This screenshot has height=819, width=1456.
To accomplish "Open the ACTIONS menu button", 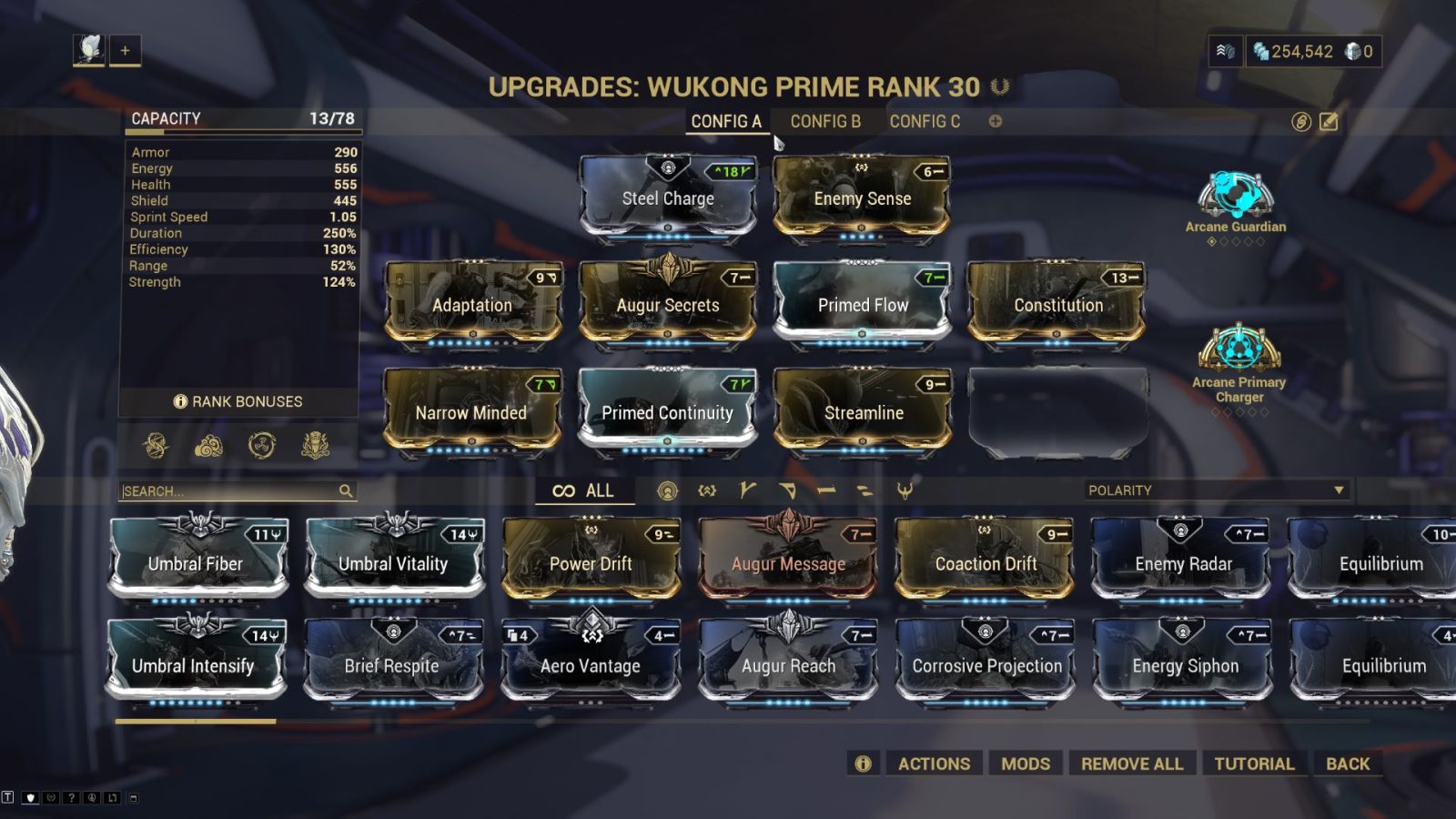I will tap(934, 763).
